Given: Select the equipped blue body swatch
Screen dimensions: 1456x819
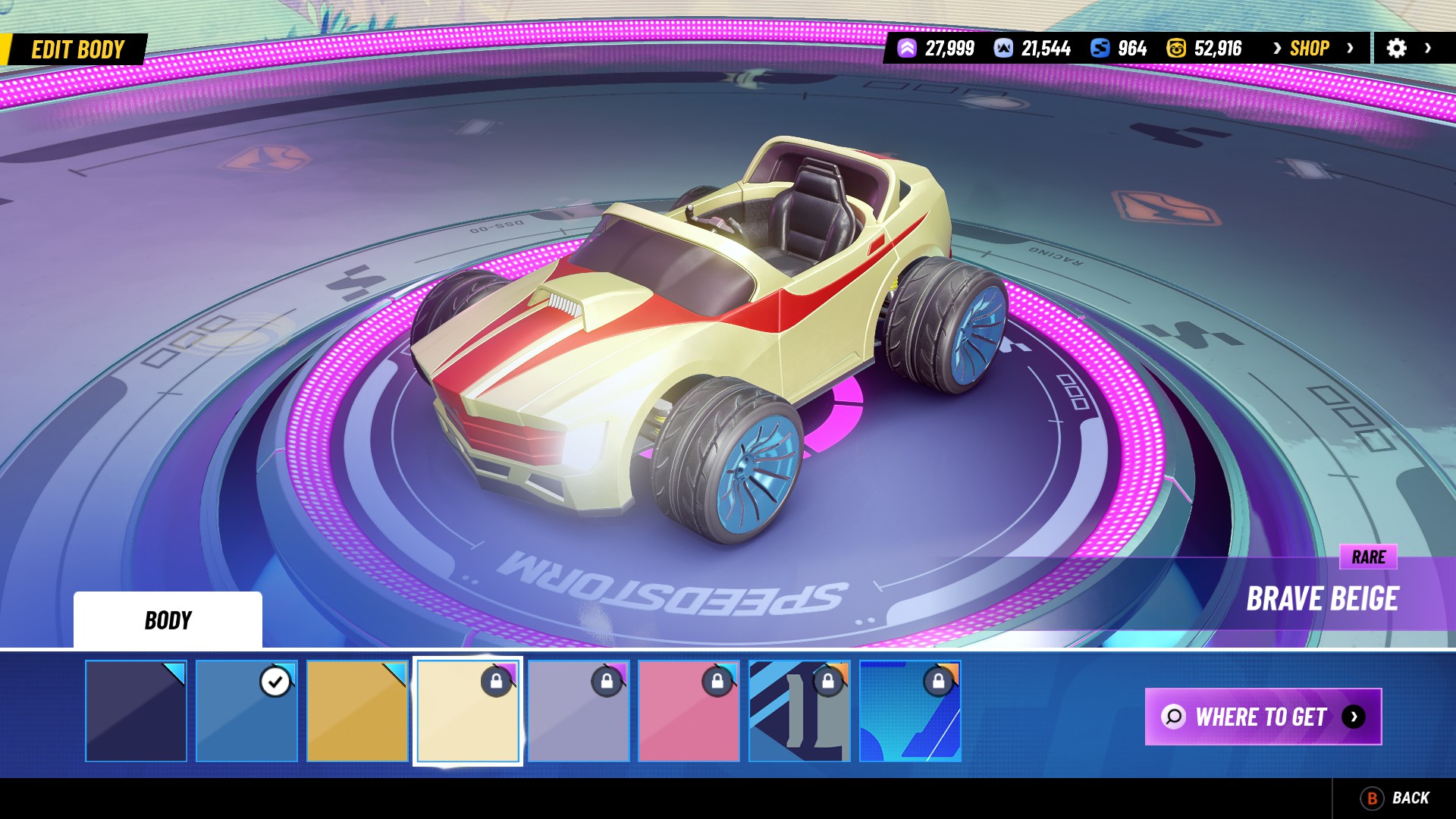Looking at the screenshot, I should [x=246, y=711].
